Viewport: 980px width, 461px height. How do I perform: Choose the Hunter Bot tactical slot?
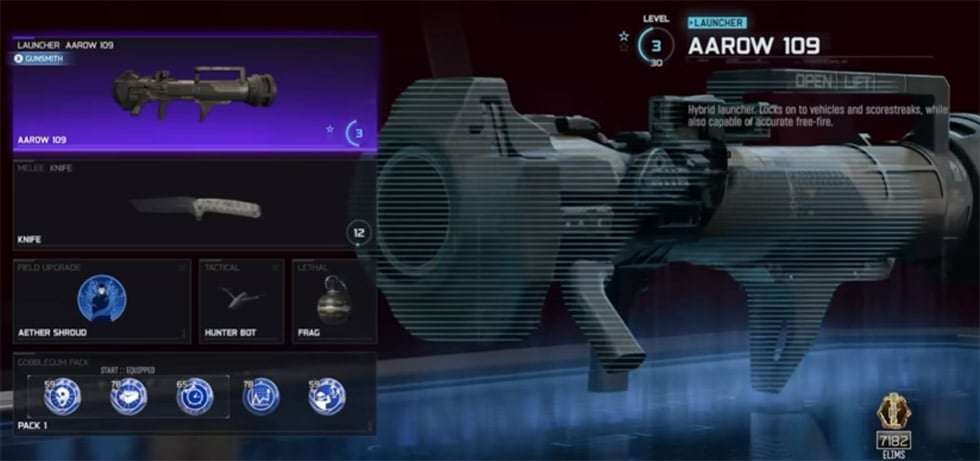tap(241, 300)
